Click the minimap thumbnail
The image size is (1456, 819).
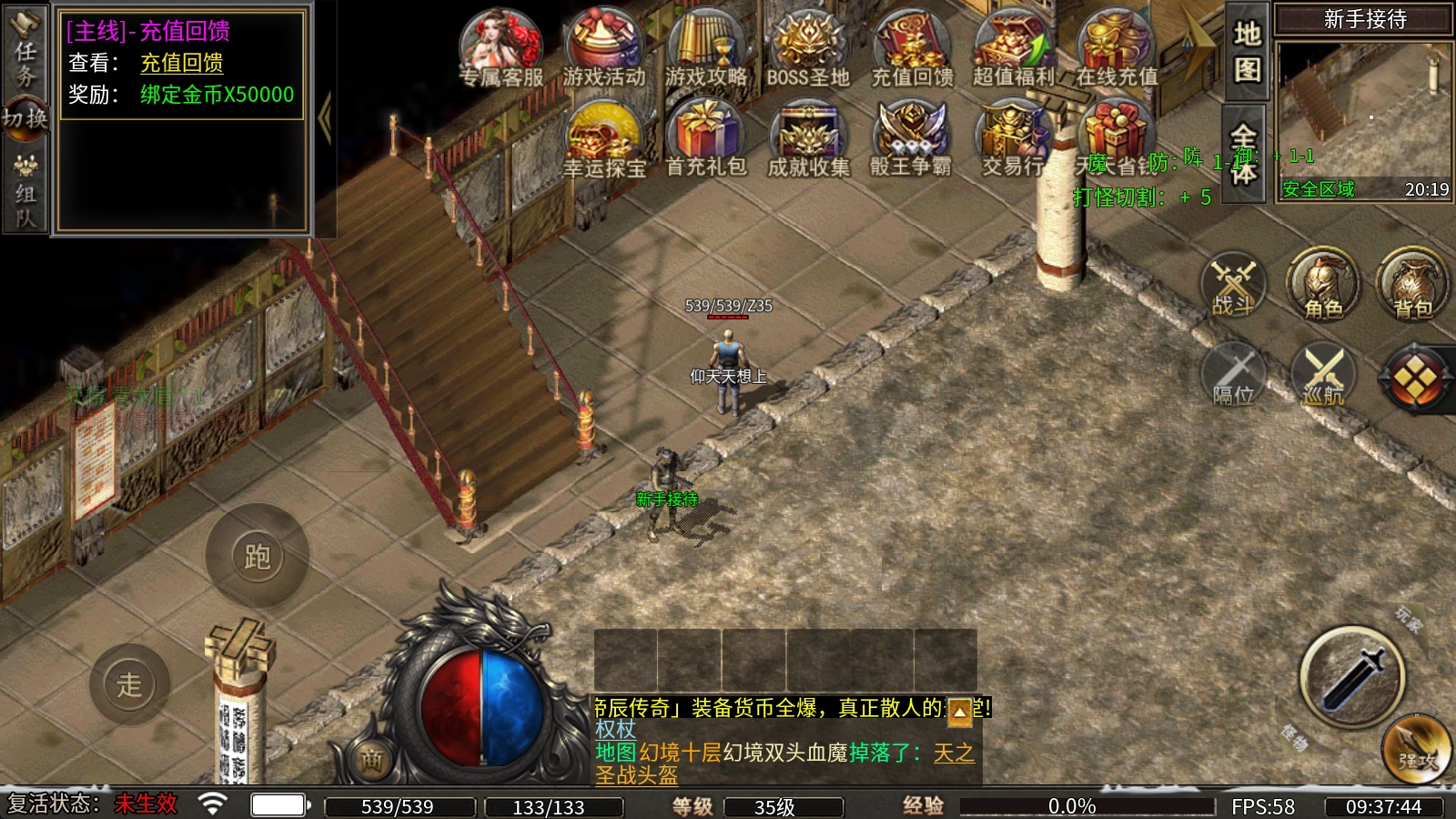tap(1362, 109)
